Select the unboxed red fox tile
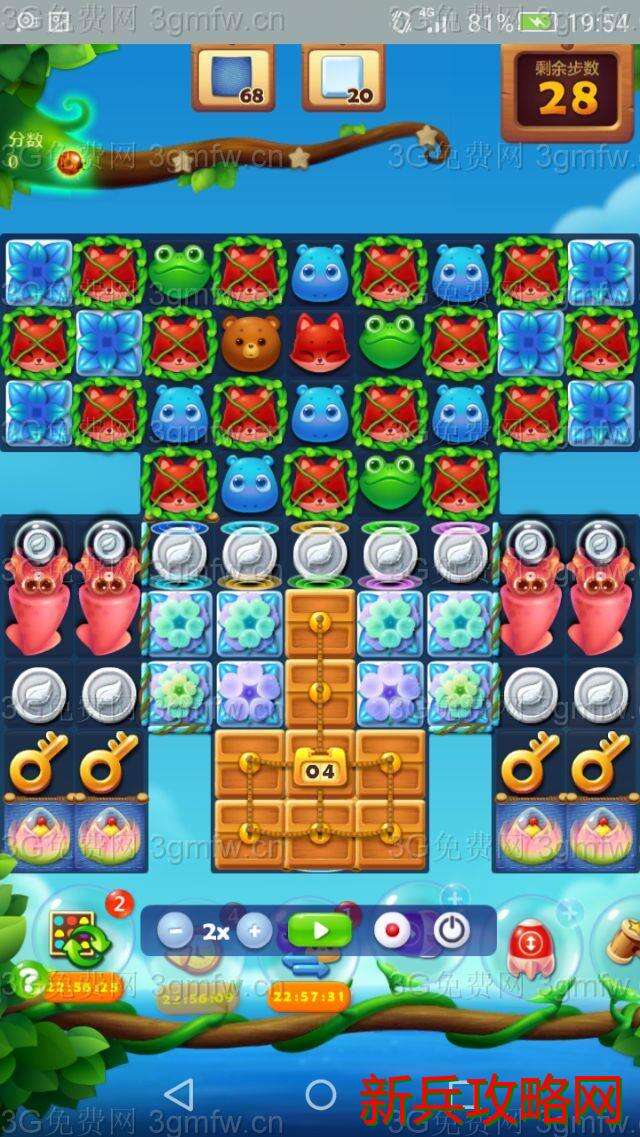 tap(321, 341)
